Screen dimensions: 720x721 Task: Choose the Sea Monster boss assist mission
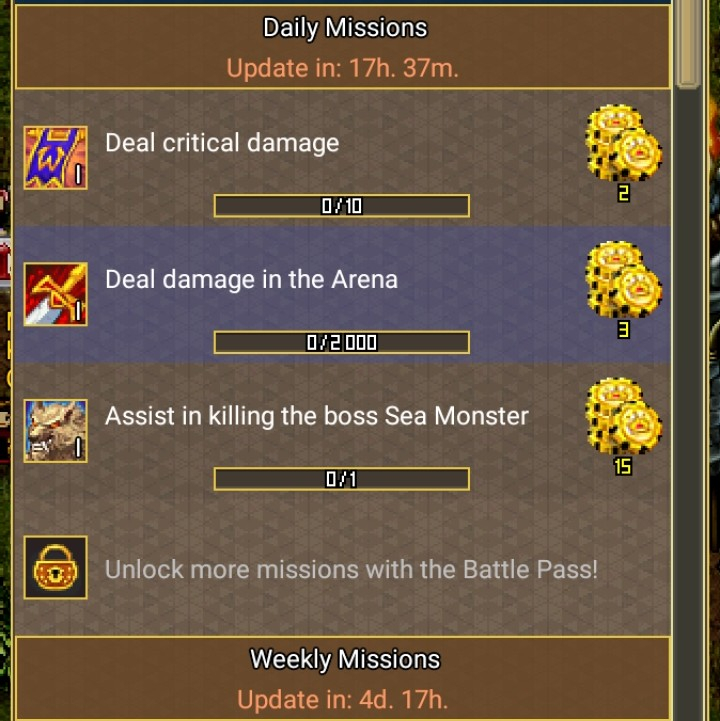316,415
